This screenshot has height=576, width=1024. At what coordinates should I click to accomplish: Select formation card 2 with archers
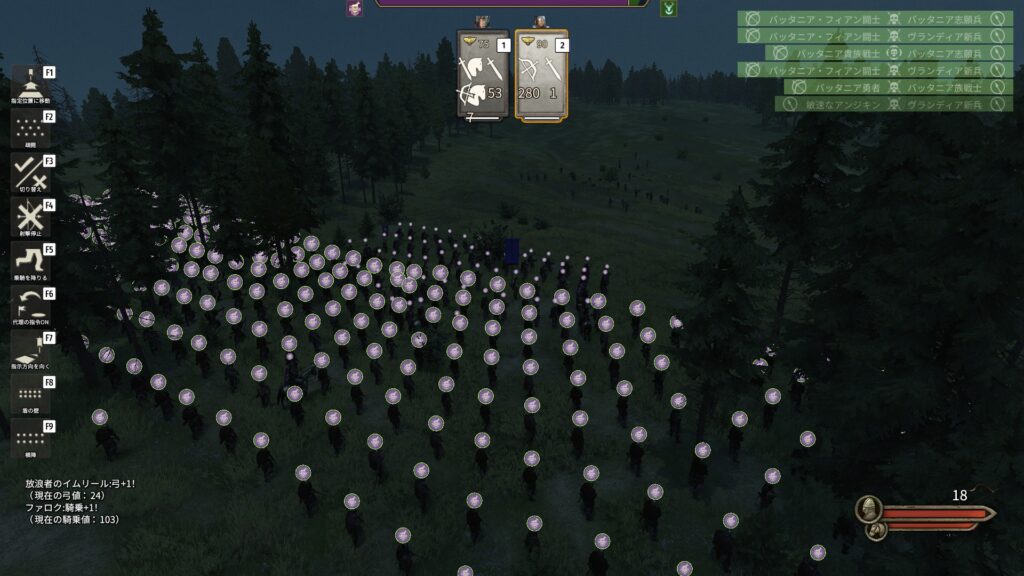pos(541,75)
